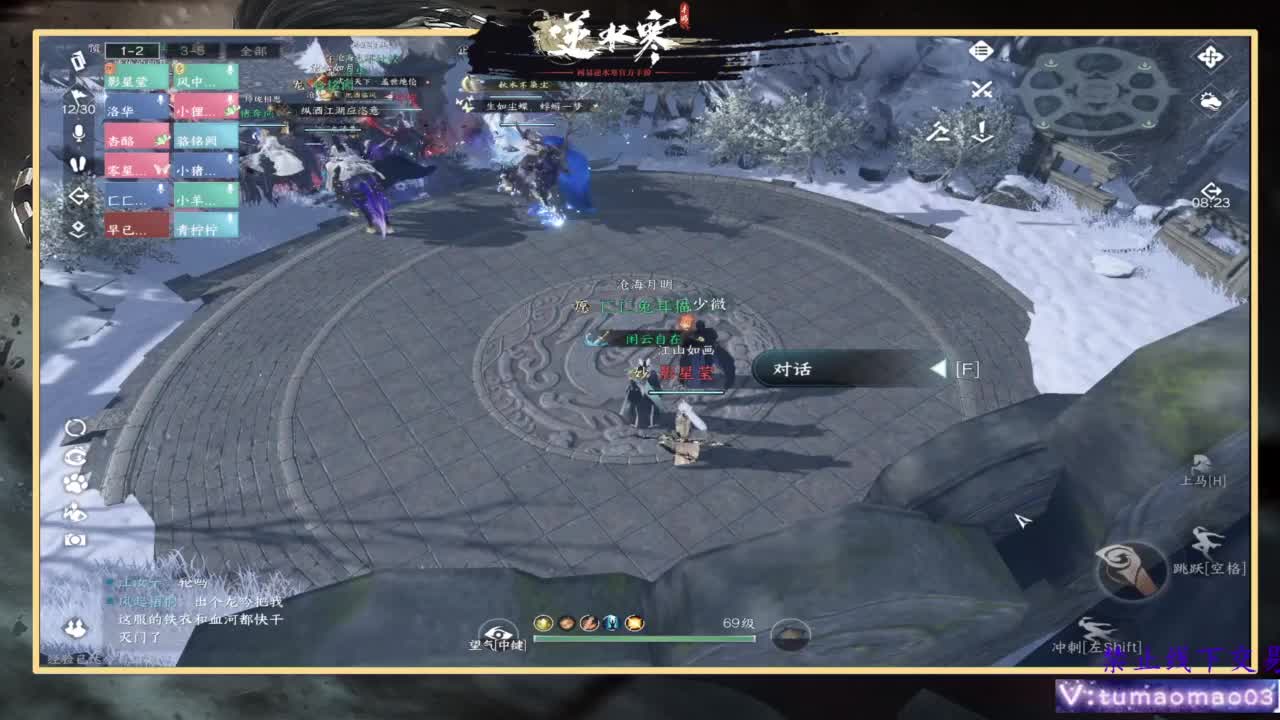This screenshot has width=1280, height=720.
Task: Open the hamburger list menu at top right
Action: pos(980,50)
